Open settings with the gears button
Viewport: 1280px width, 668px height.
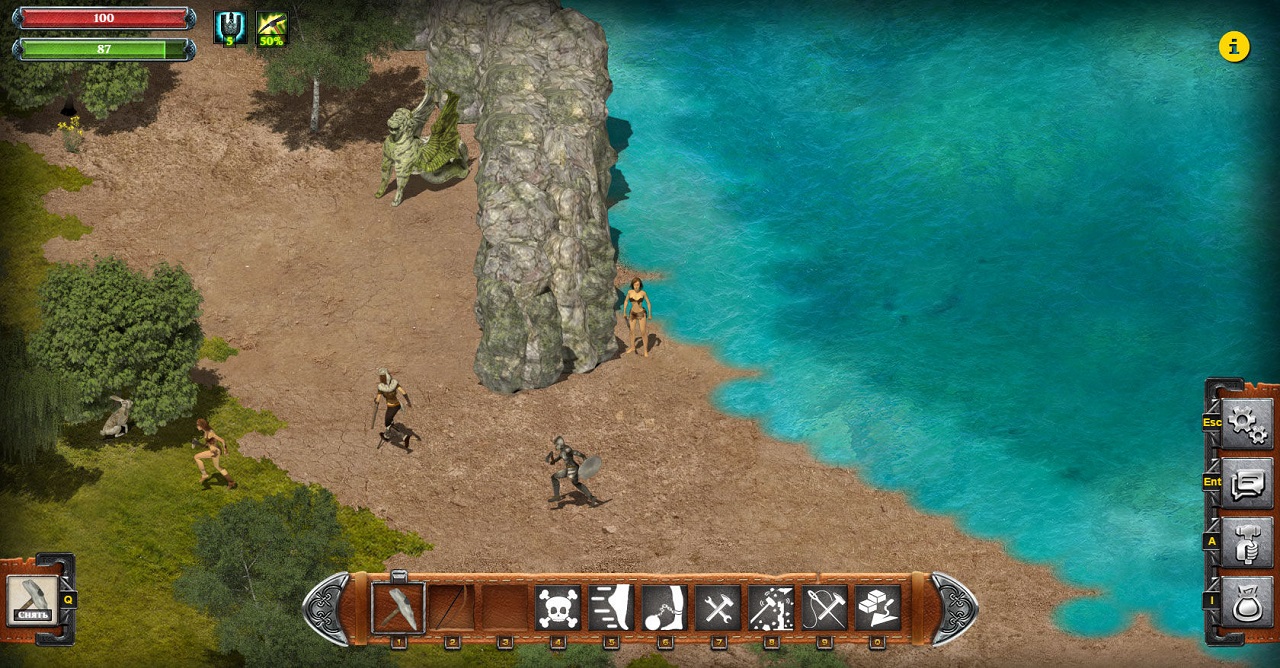1247,423
